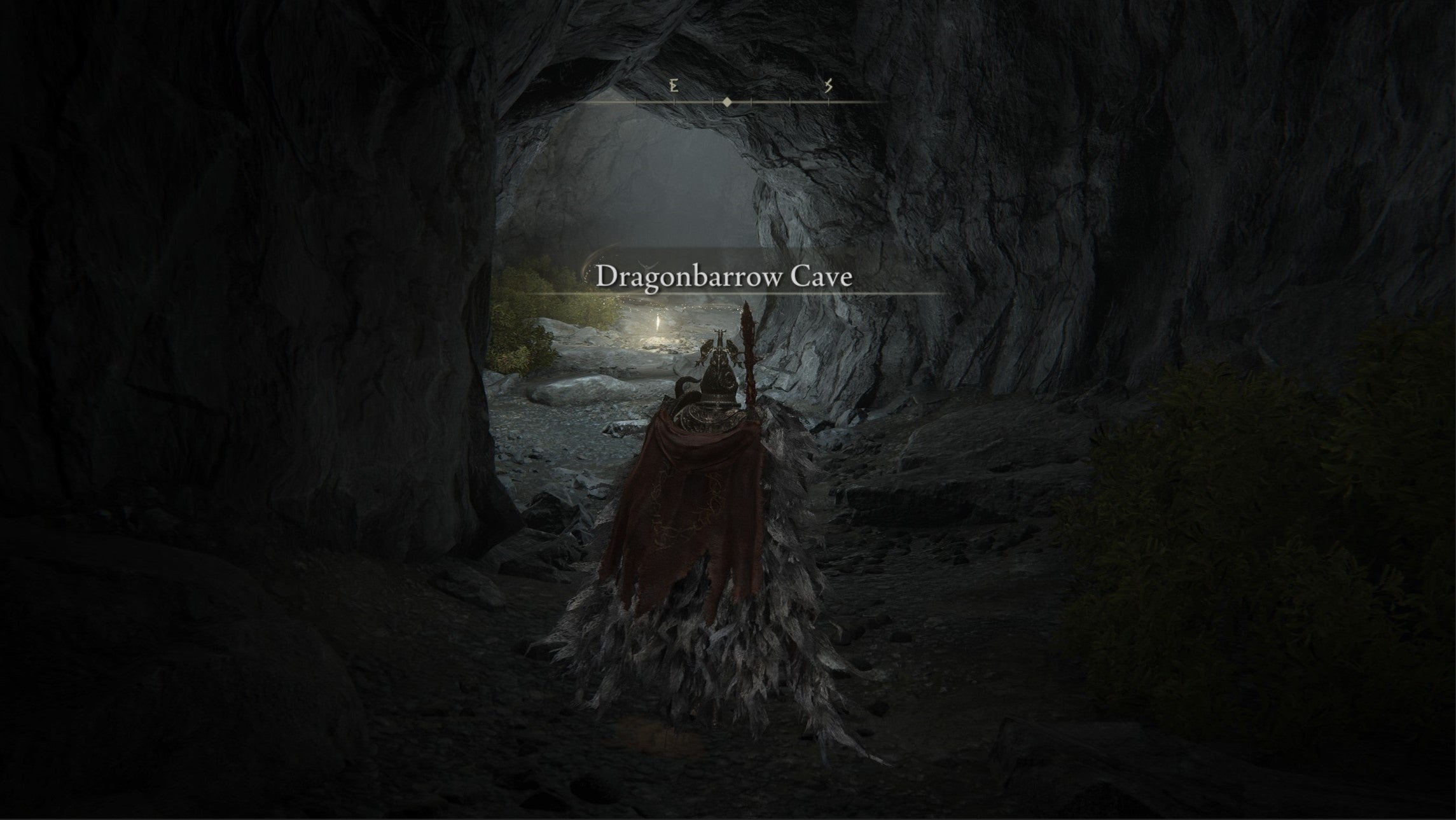Select the diamond marker on the compass
This screenshot has height=820, width=1456.
727,102
